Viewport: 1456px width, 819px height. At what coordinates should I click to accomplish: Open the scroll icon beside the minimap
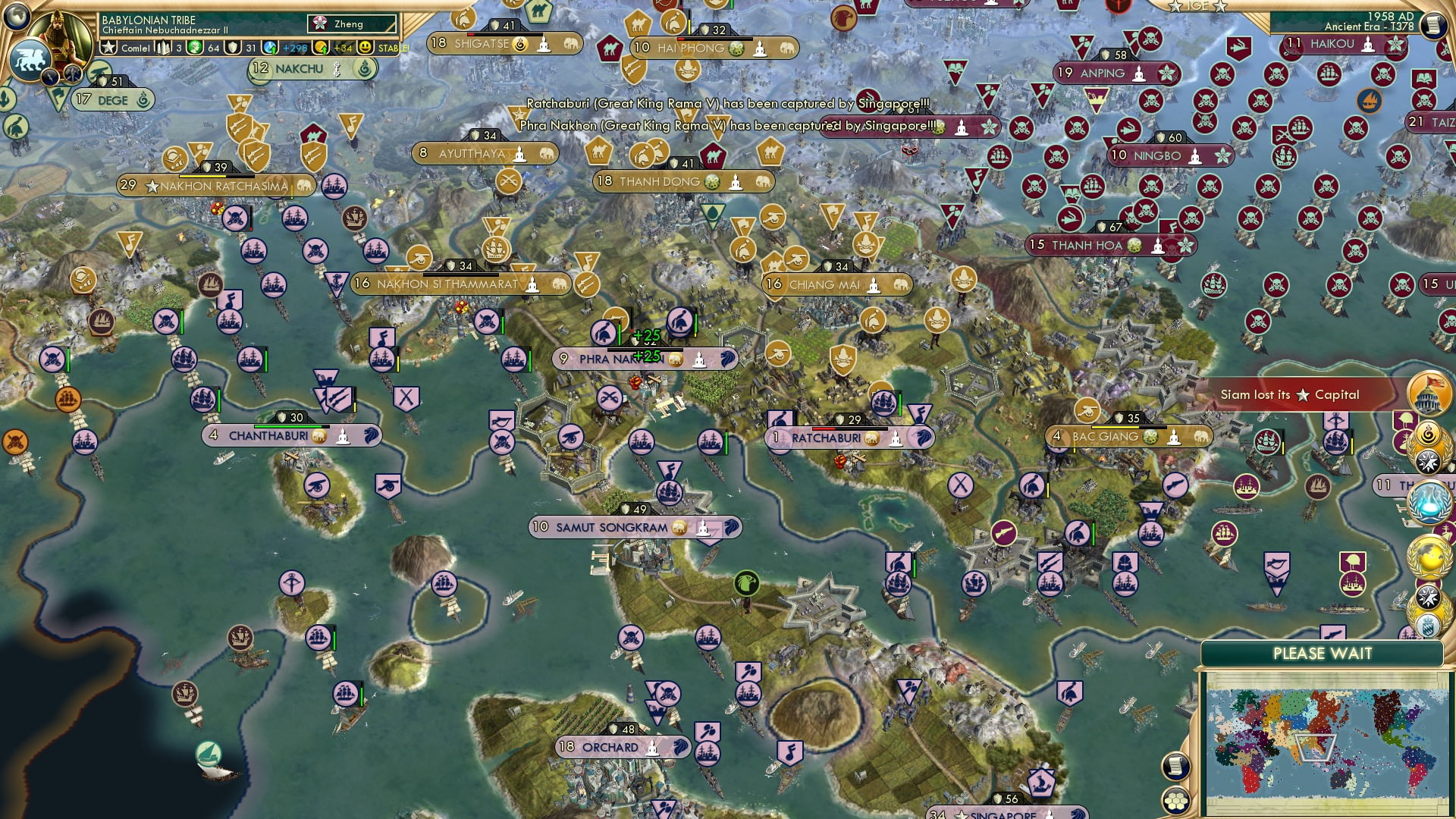(x=1175, y=766)
